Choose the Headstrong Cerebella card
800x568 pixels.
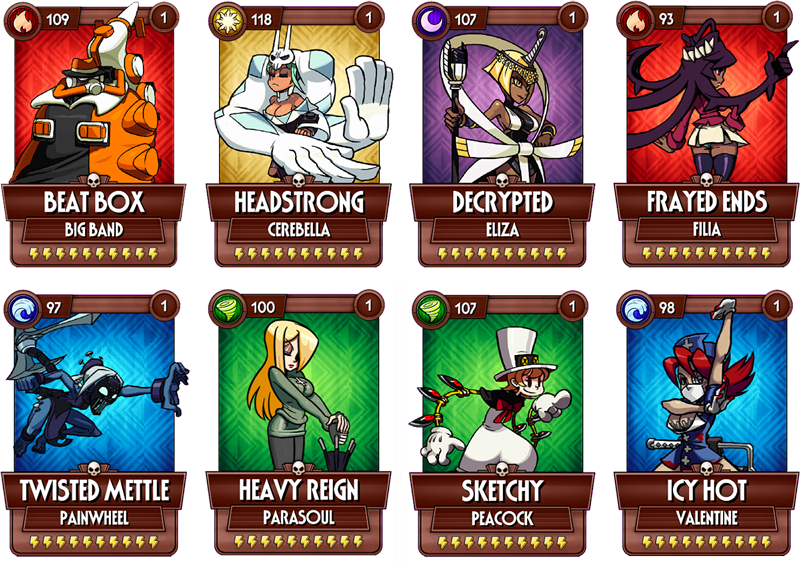[x=299, y=135]
